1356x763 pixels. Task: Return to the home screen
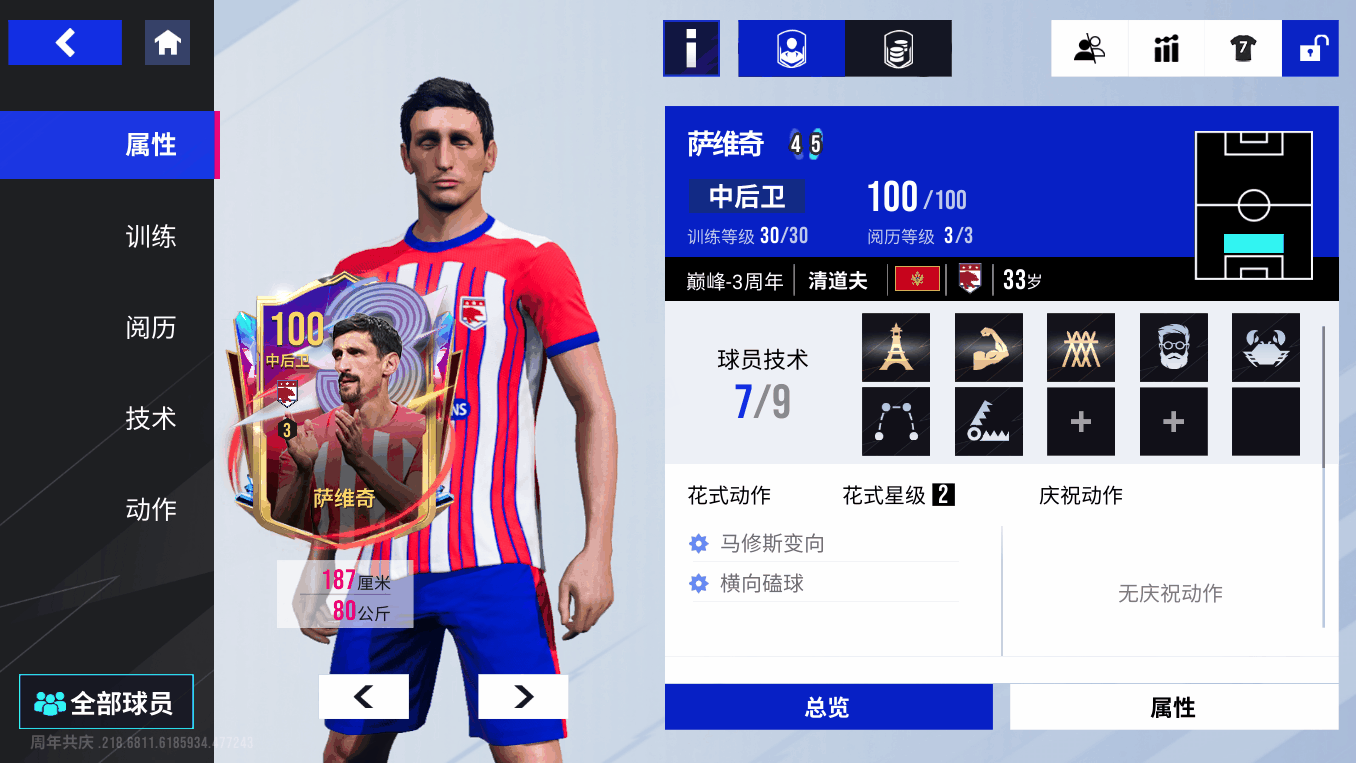[167, 43]
